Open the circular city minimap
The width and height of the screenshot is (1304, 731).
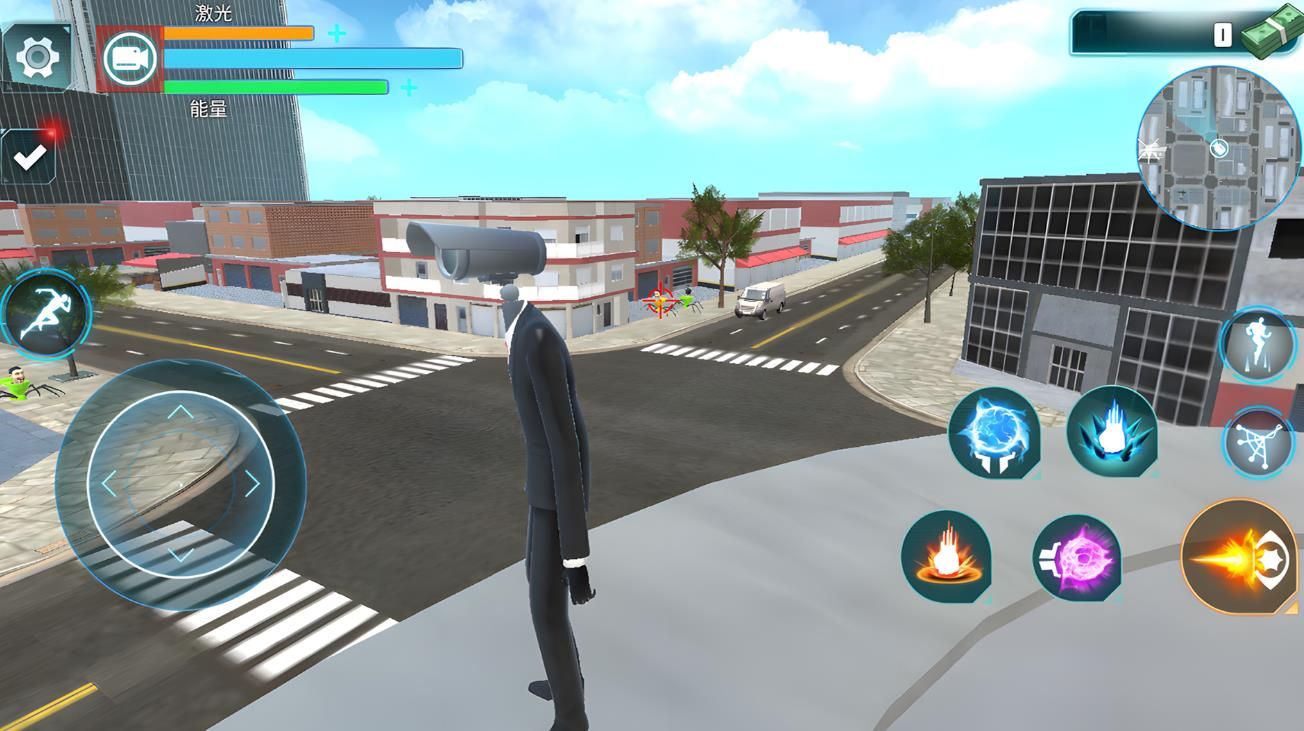1218,148
